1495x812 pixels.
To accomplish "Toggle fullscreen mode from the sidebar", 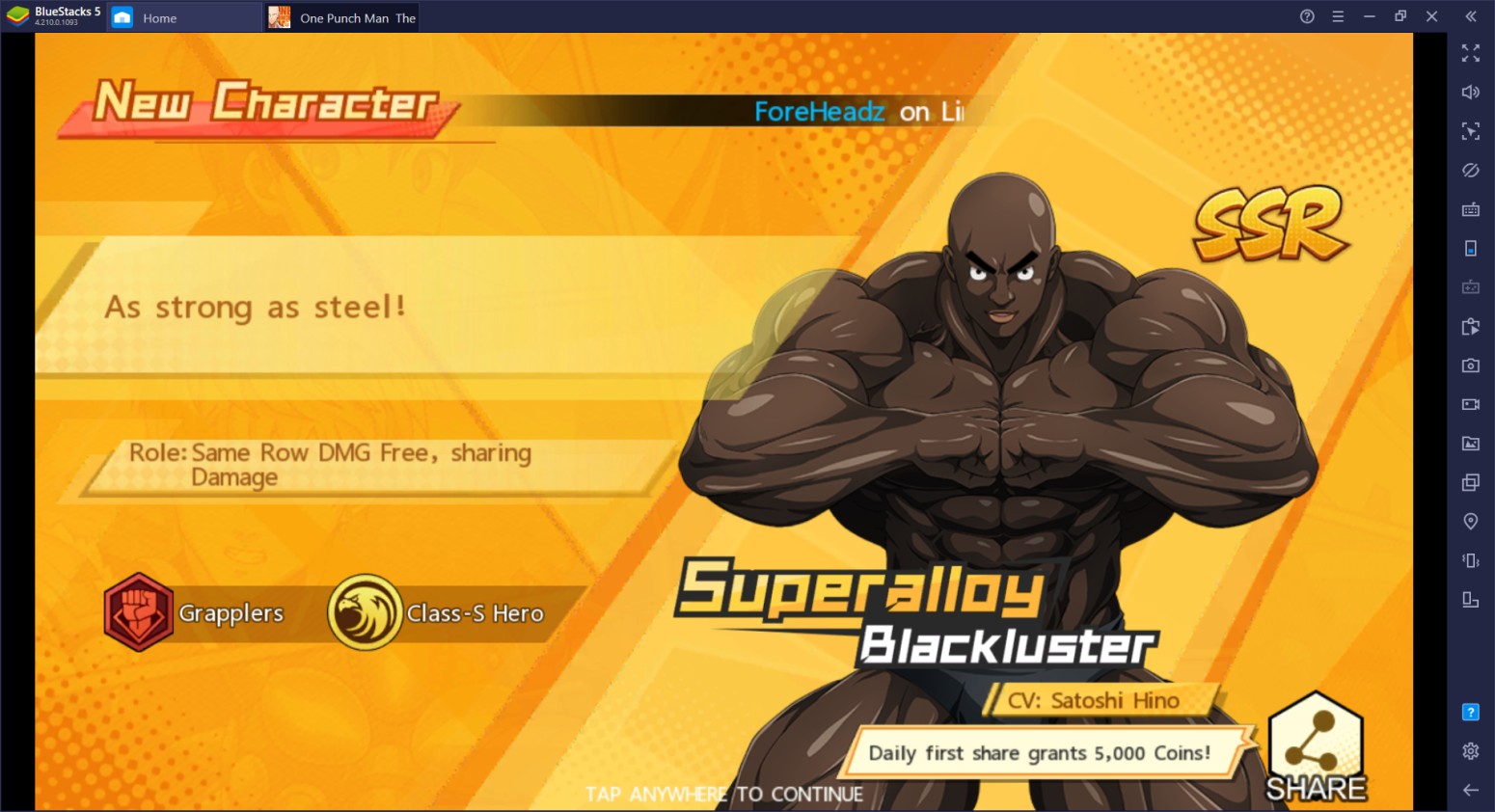I will click(x=1470, y=54).
